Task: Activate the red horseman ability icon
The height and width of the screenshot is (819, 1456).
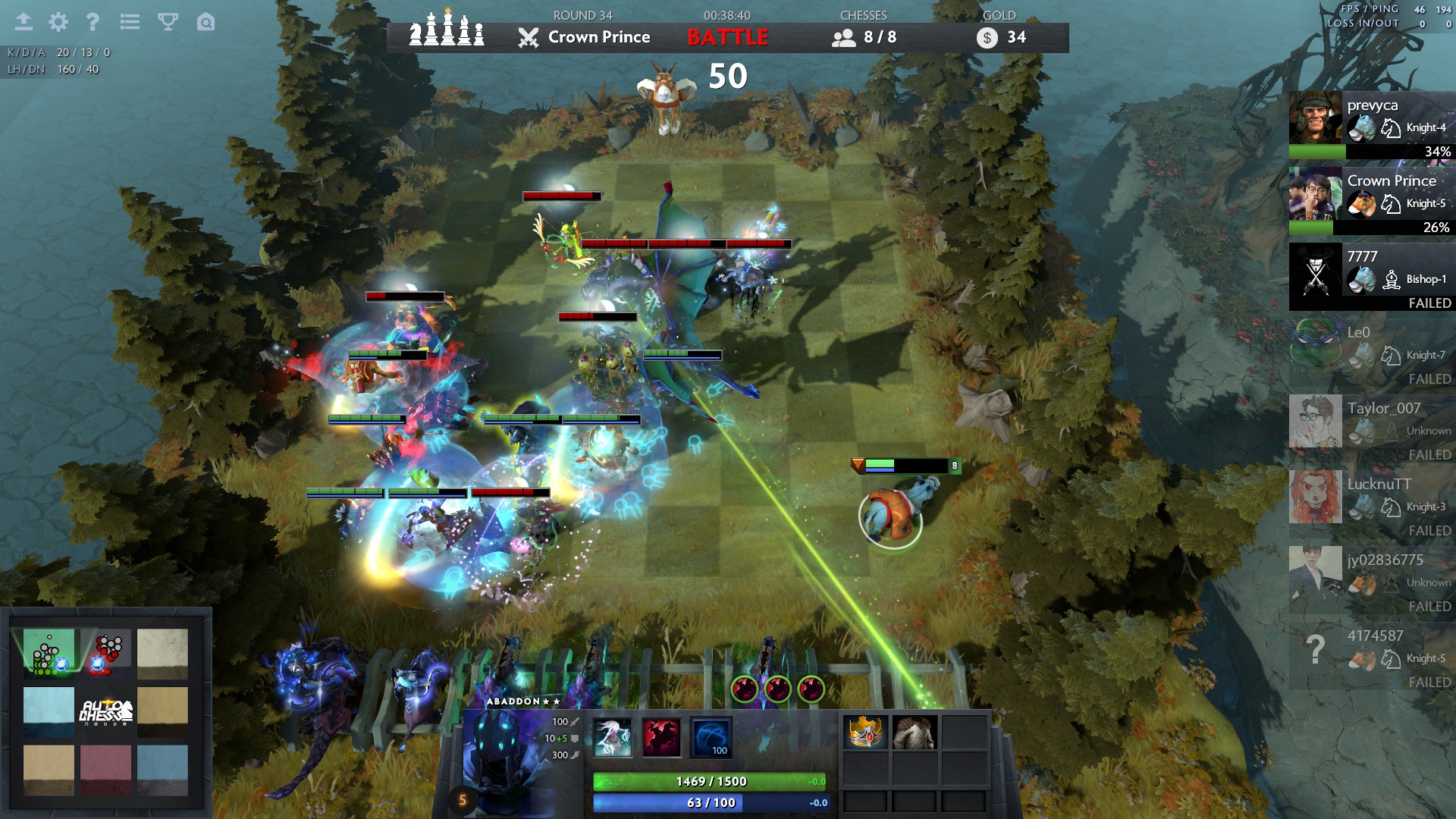Action: (x=661, y=737)
